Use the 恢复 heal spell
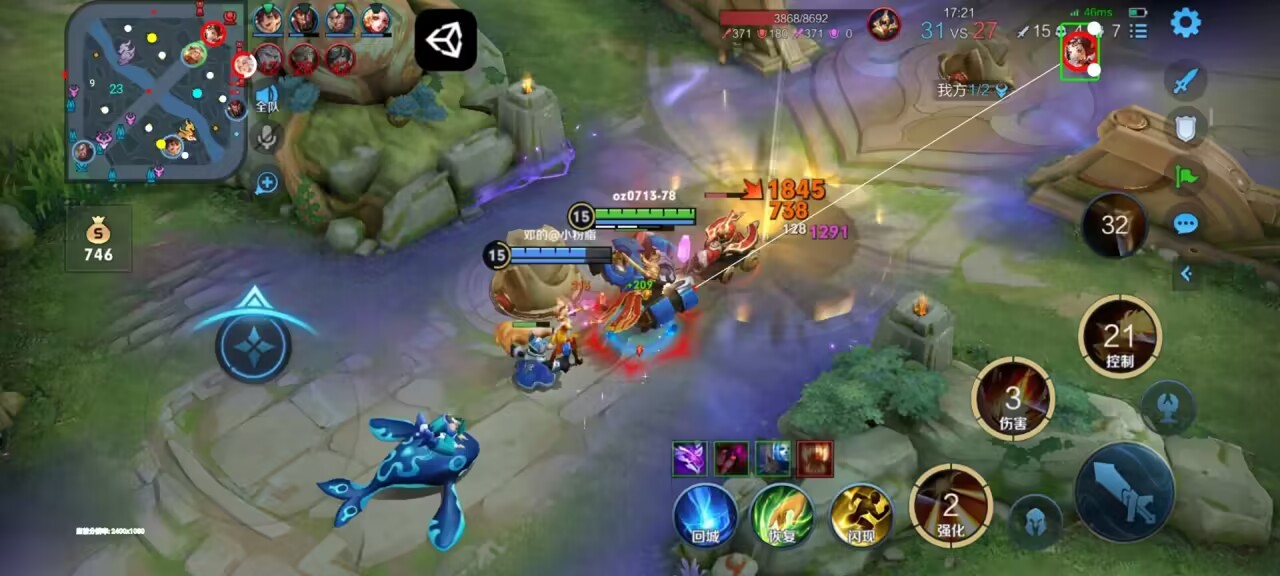 [x=782, y=515]
